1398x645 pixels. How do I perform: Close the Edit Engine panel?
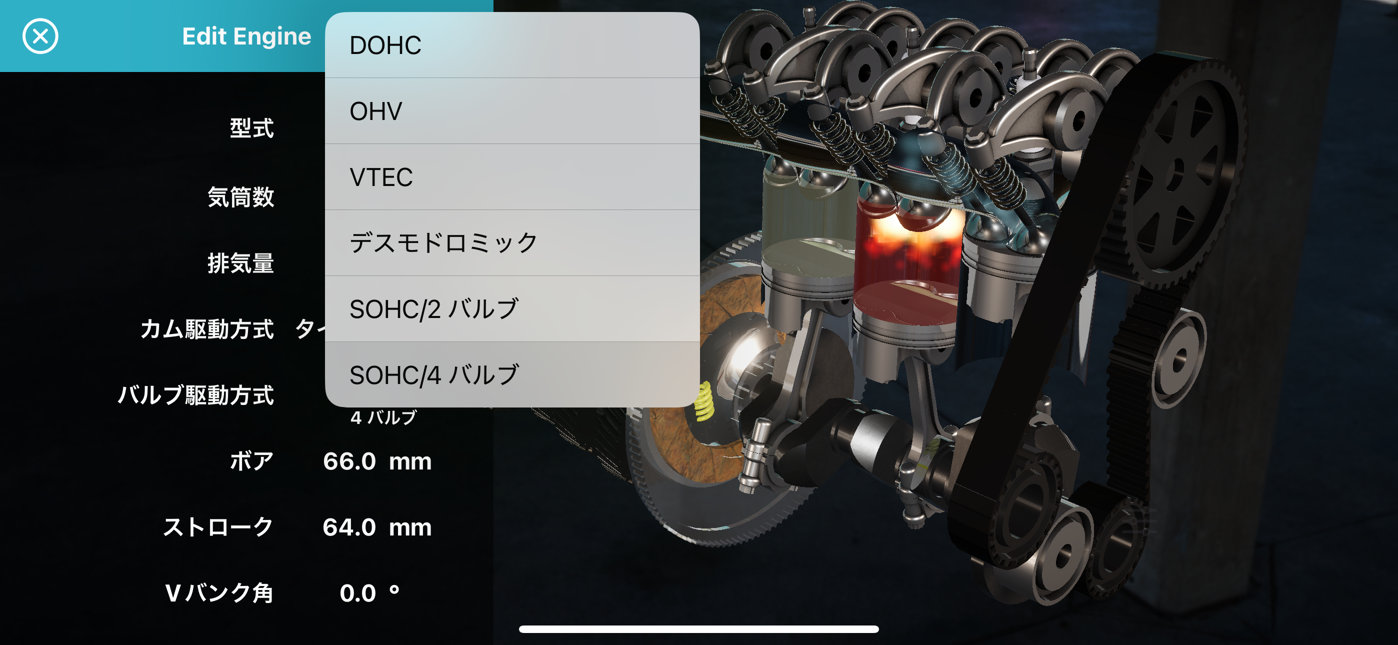point(40,37)
